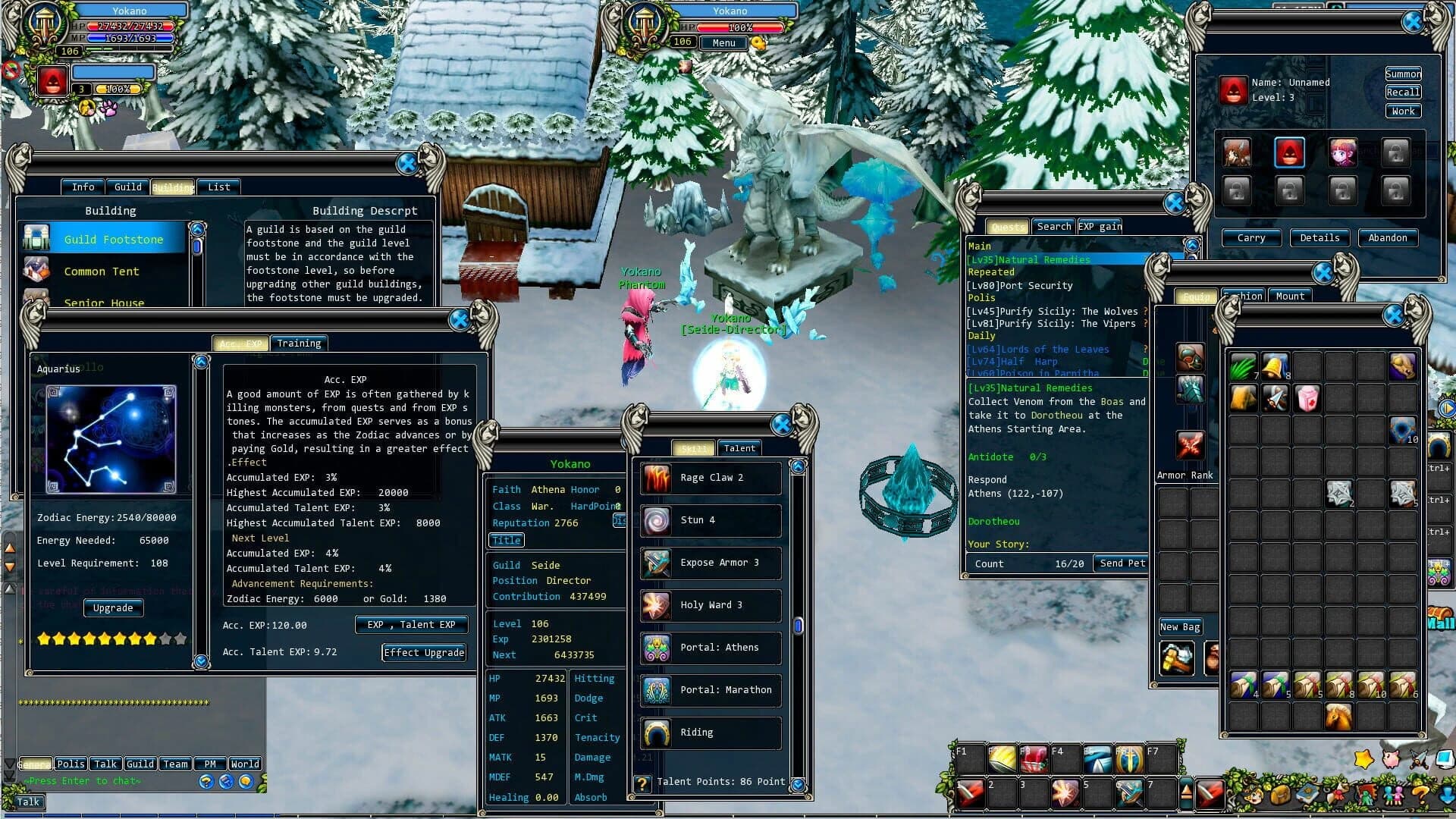Click the question mark help icon near Talent Points
Screen dimensions: 1456x819
coord(643,783)
